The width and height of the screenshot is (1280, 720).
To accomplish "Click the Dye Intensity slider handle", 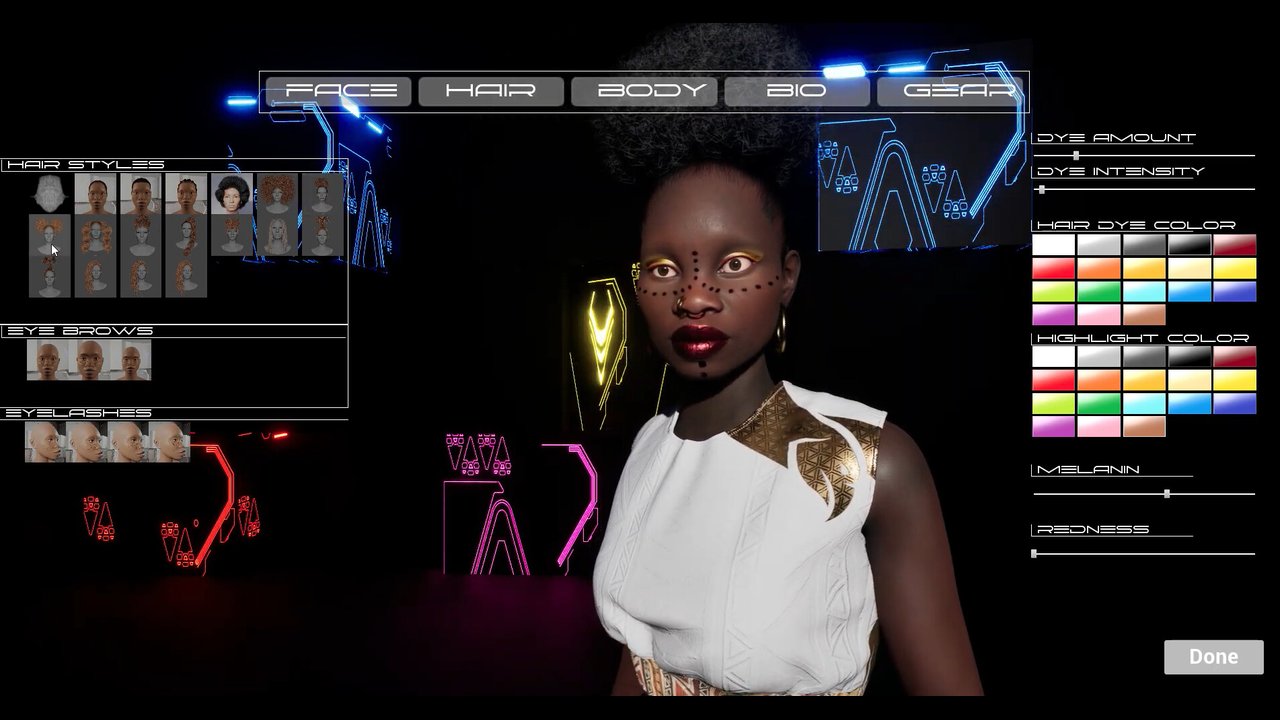I will click(x=1041, y=189).
